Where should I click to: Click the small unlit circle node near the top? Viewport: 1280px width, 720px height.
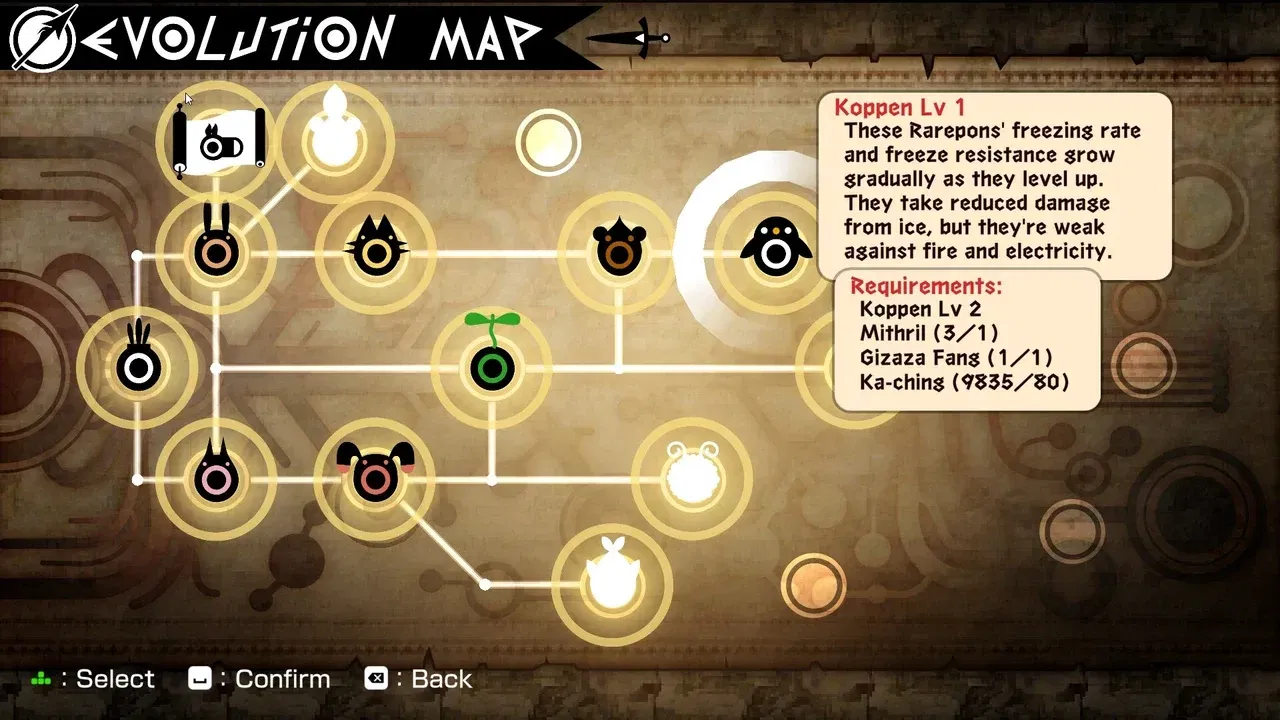[549, 143]
